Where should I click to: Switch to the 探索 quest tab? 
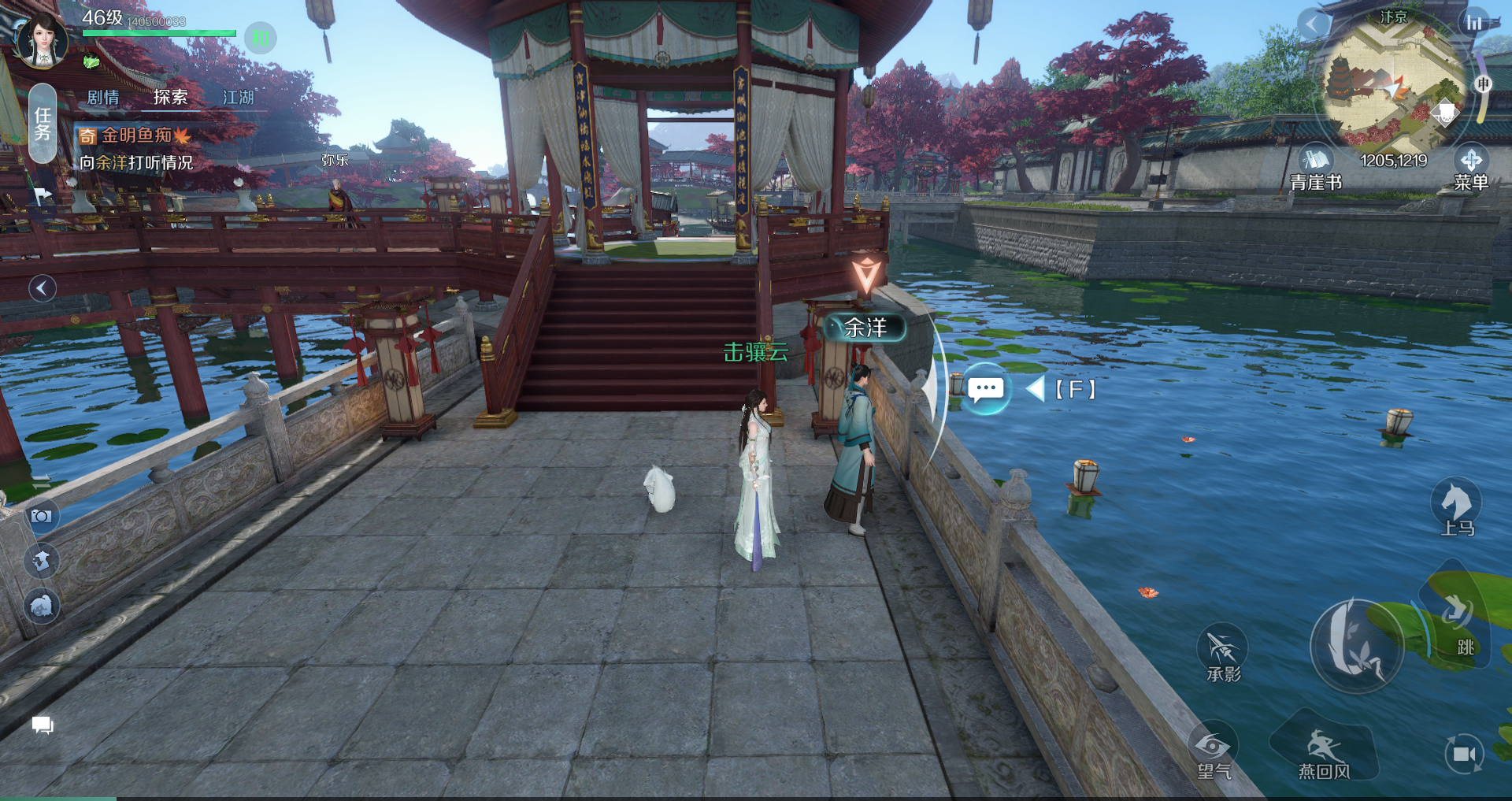(x=171, y=98)
